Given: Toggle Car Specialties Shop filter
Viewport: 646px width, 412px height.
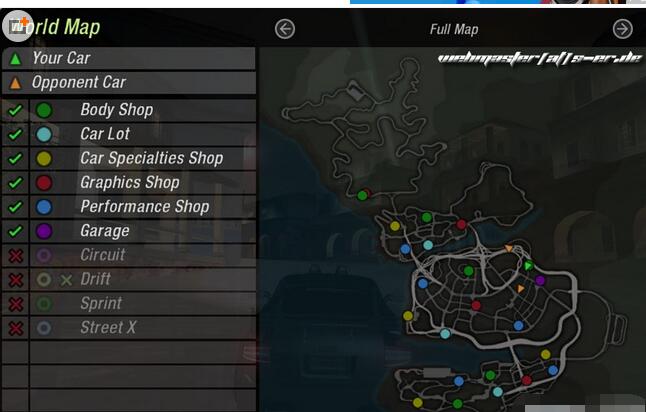Looking at the screenshot, I should [x=15, y=158].
